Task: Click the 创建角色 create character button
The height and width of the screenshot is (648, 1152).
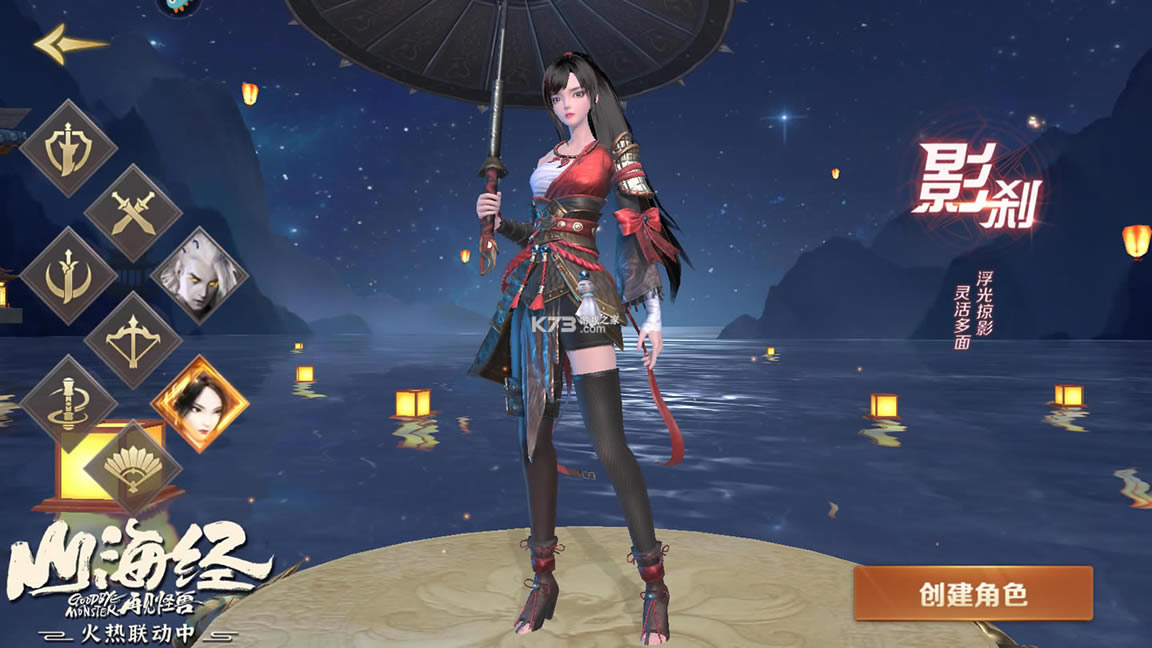Action: coord(972,594)
